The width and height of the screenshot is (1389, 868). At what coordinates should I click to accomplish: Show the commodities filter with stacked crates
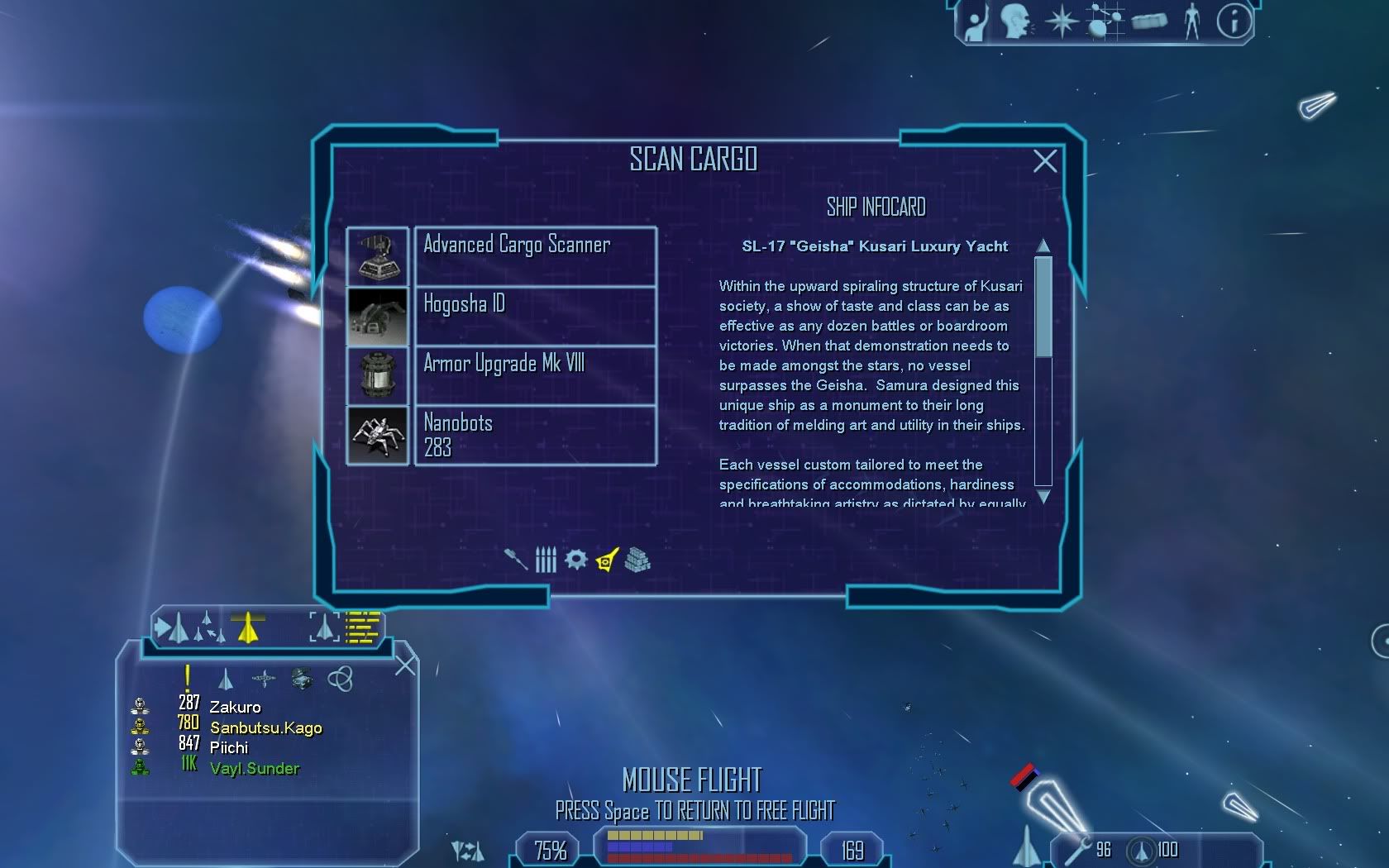[637, 560]
